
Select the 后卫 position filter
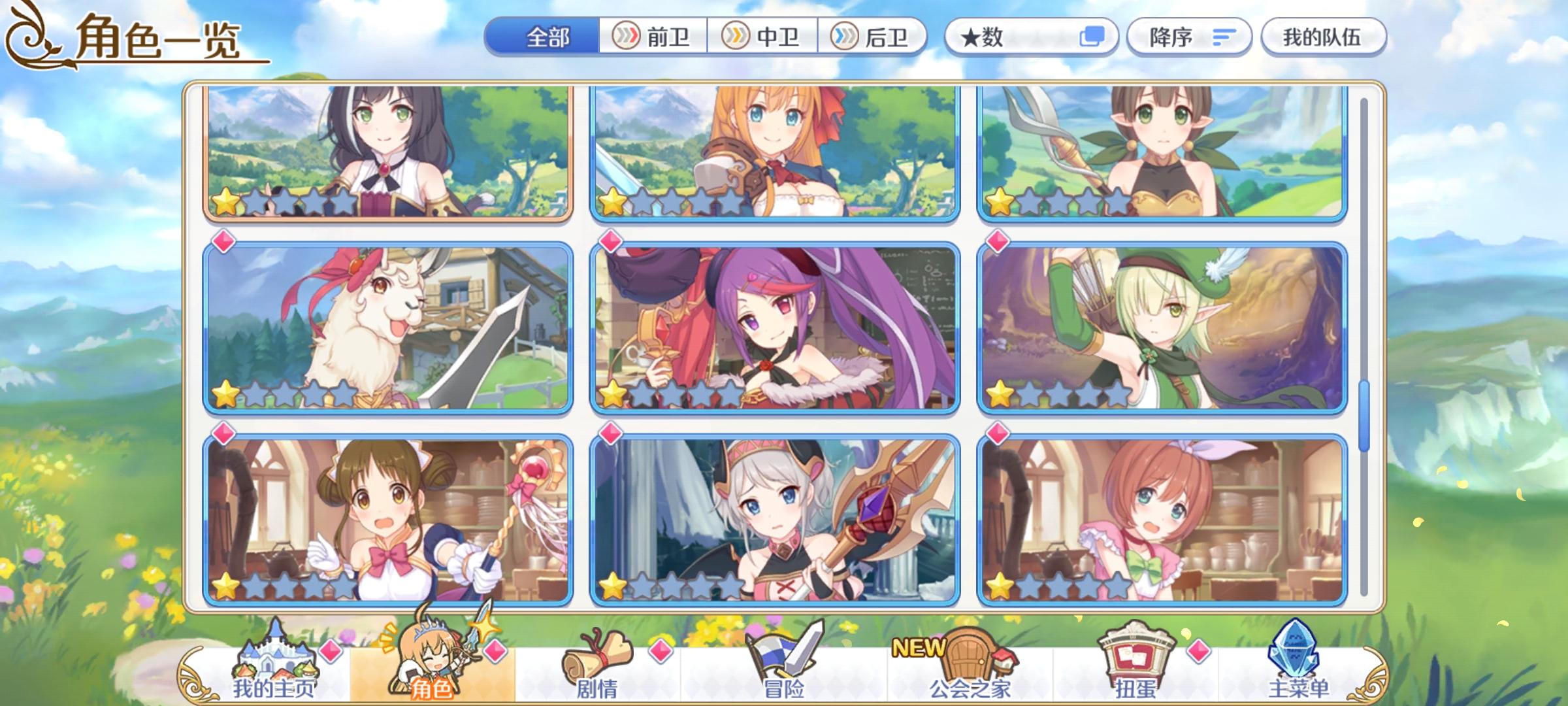(x=875, y=37)
